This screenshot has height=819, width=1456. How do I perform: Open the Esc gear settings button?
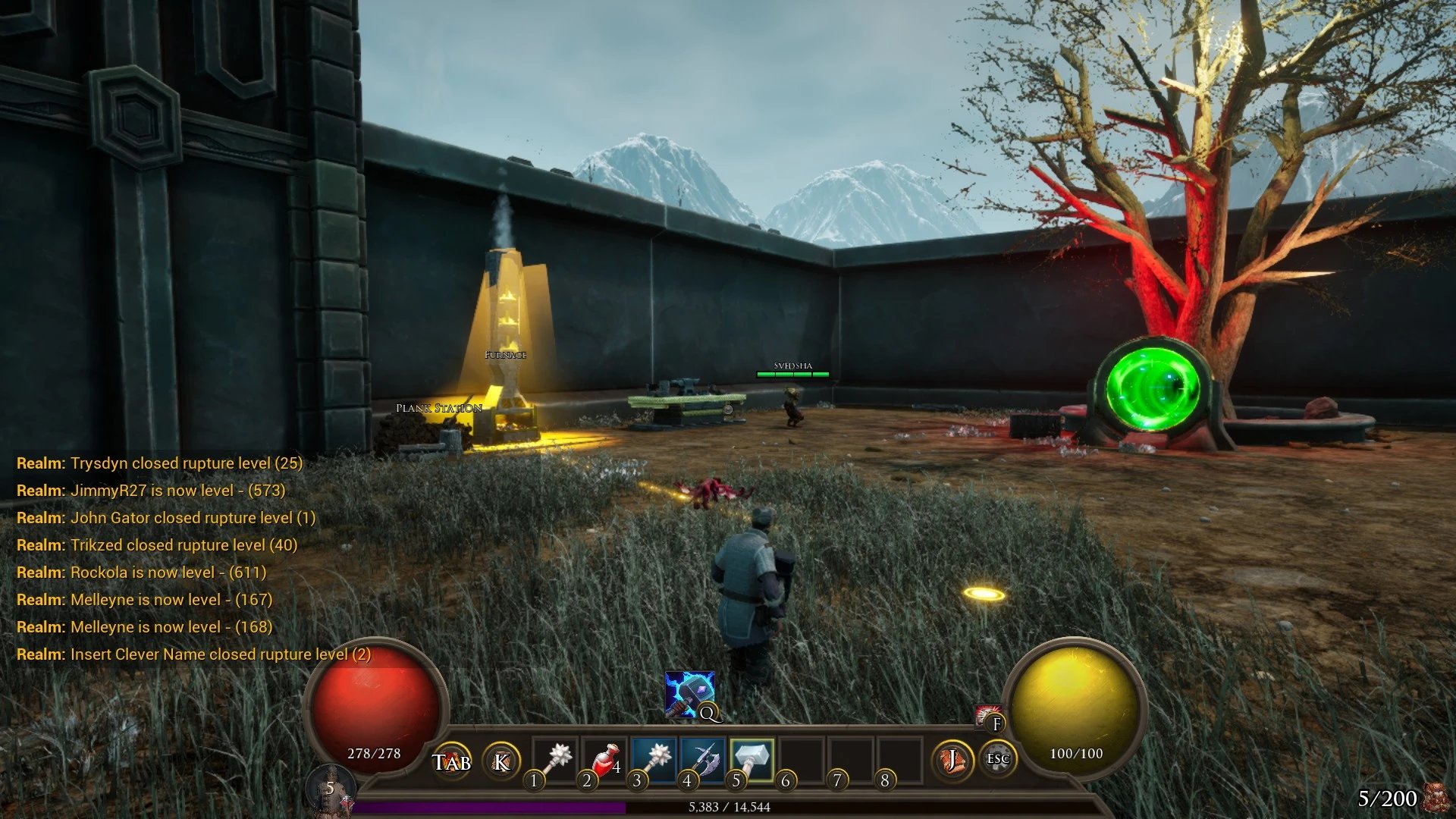997,759
